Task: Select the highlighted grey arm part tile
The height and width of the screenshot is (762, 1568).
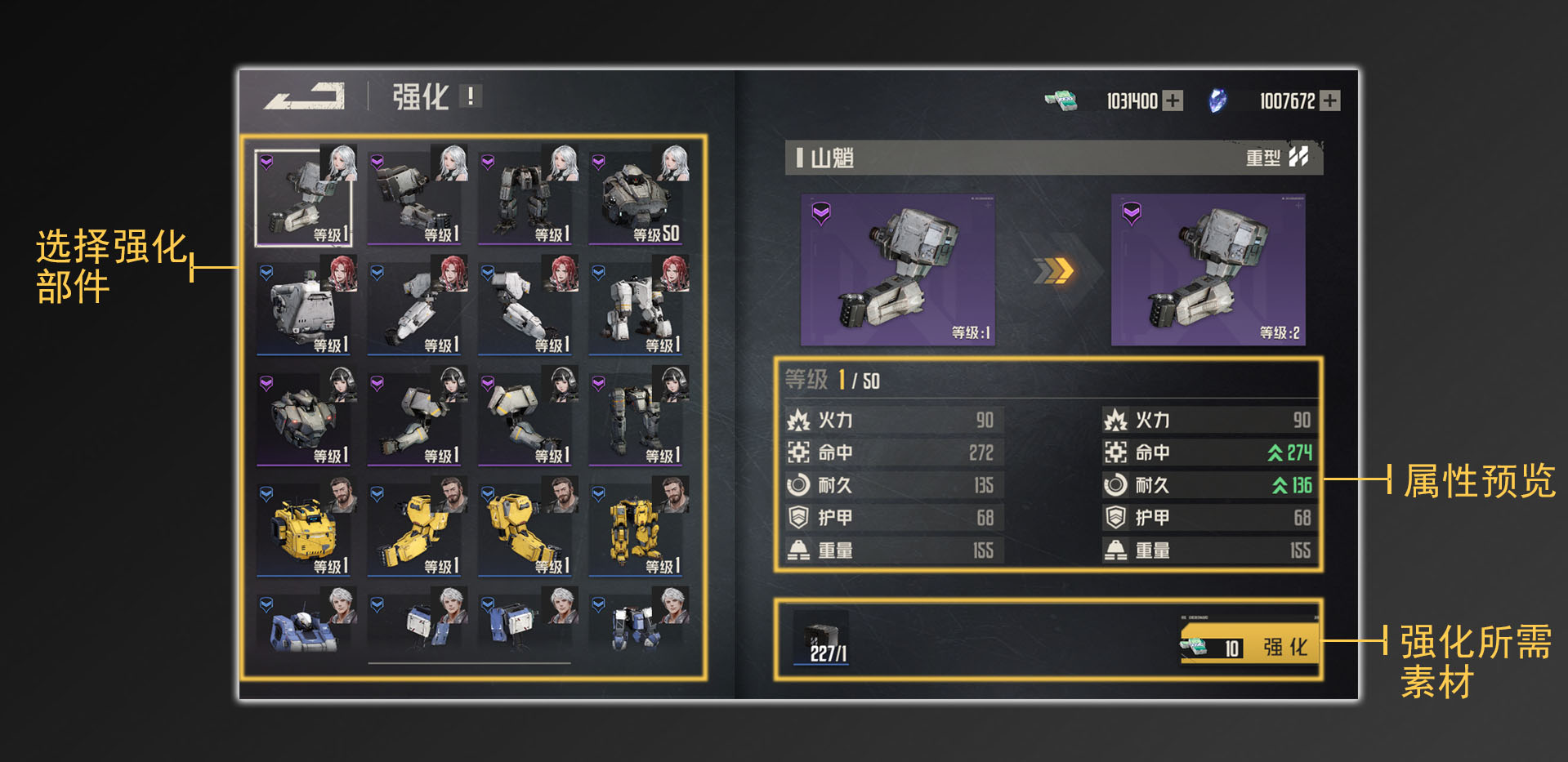Action: click(304, 197)
